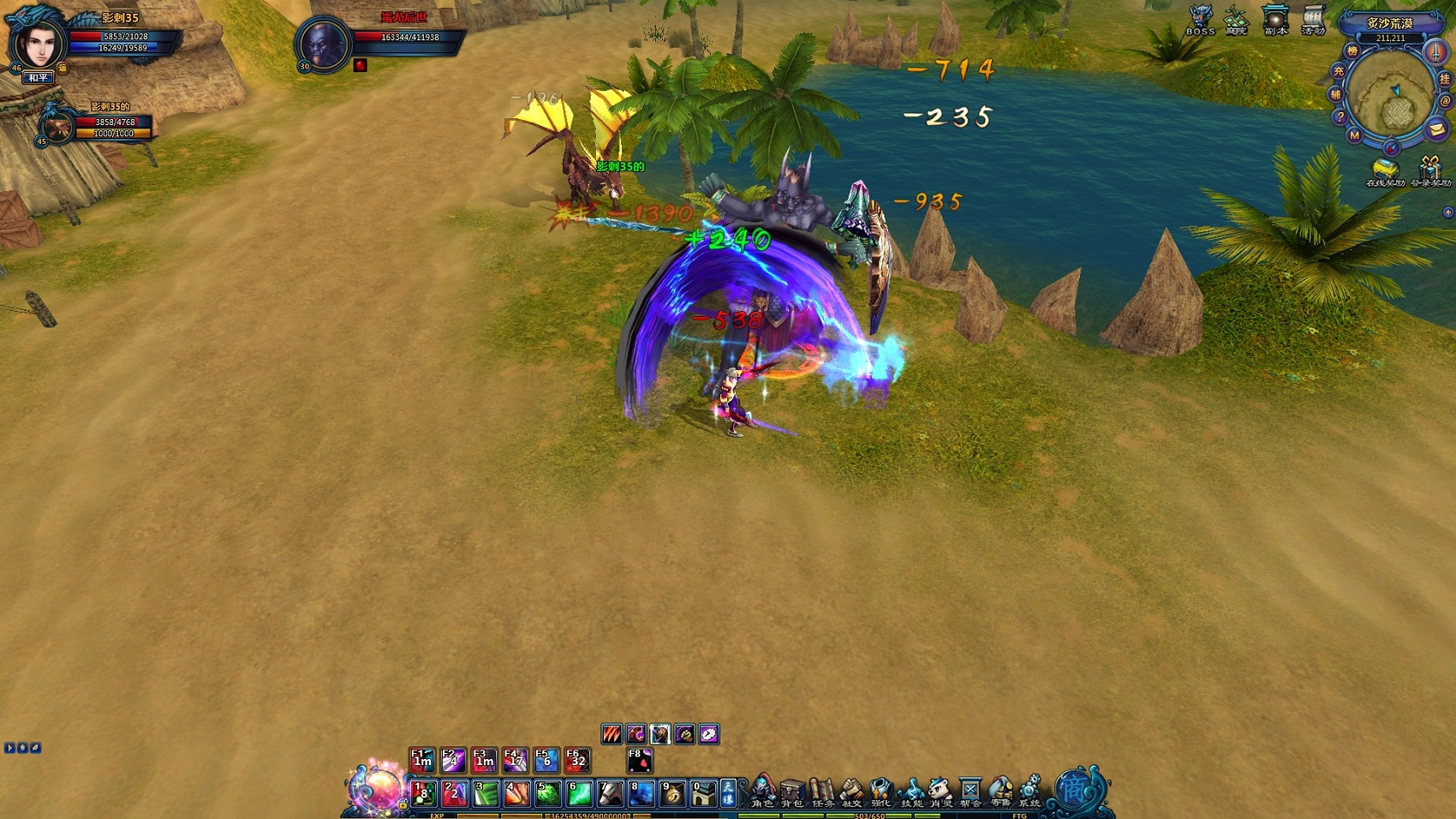
Task: Open the 任务 quest scroll menu
Action: click(822, 791)
